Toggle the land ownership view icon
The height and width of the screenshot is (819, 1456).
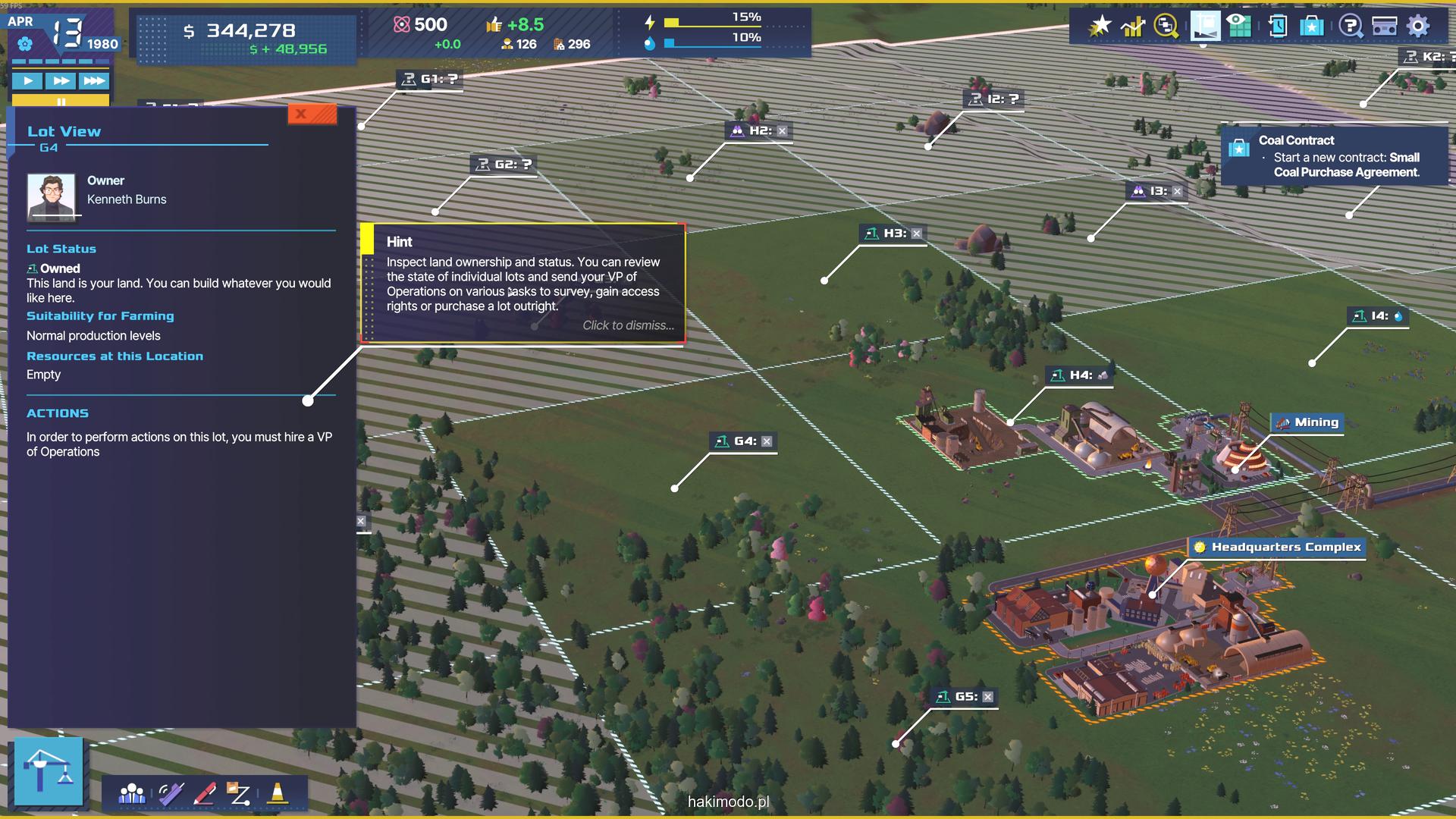[1205, 27]
